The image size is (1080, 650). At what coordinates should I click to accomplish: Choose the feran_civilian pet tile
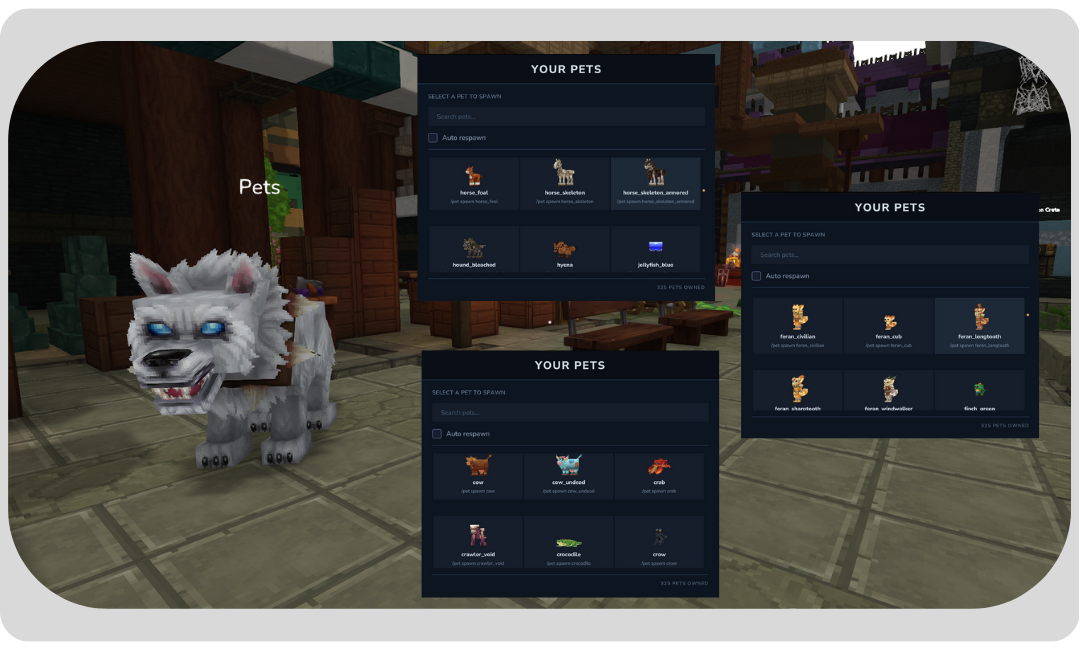[798, 324]
